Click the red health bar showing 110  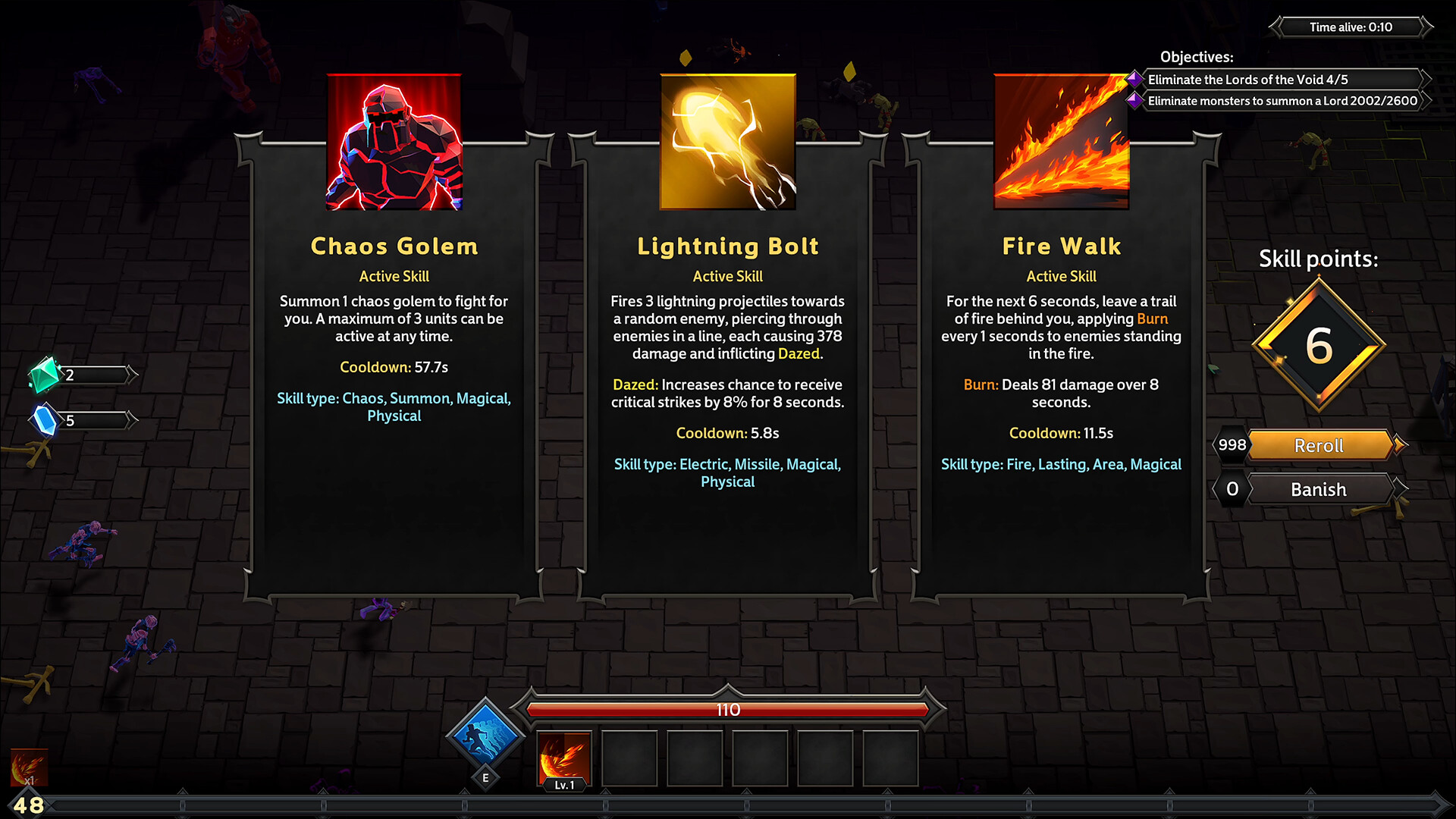click(x=728, y=711)
